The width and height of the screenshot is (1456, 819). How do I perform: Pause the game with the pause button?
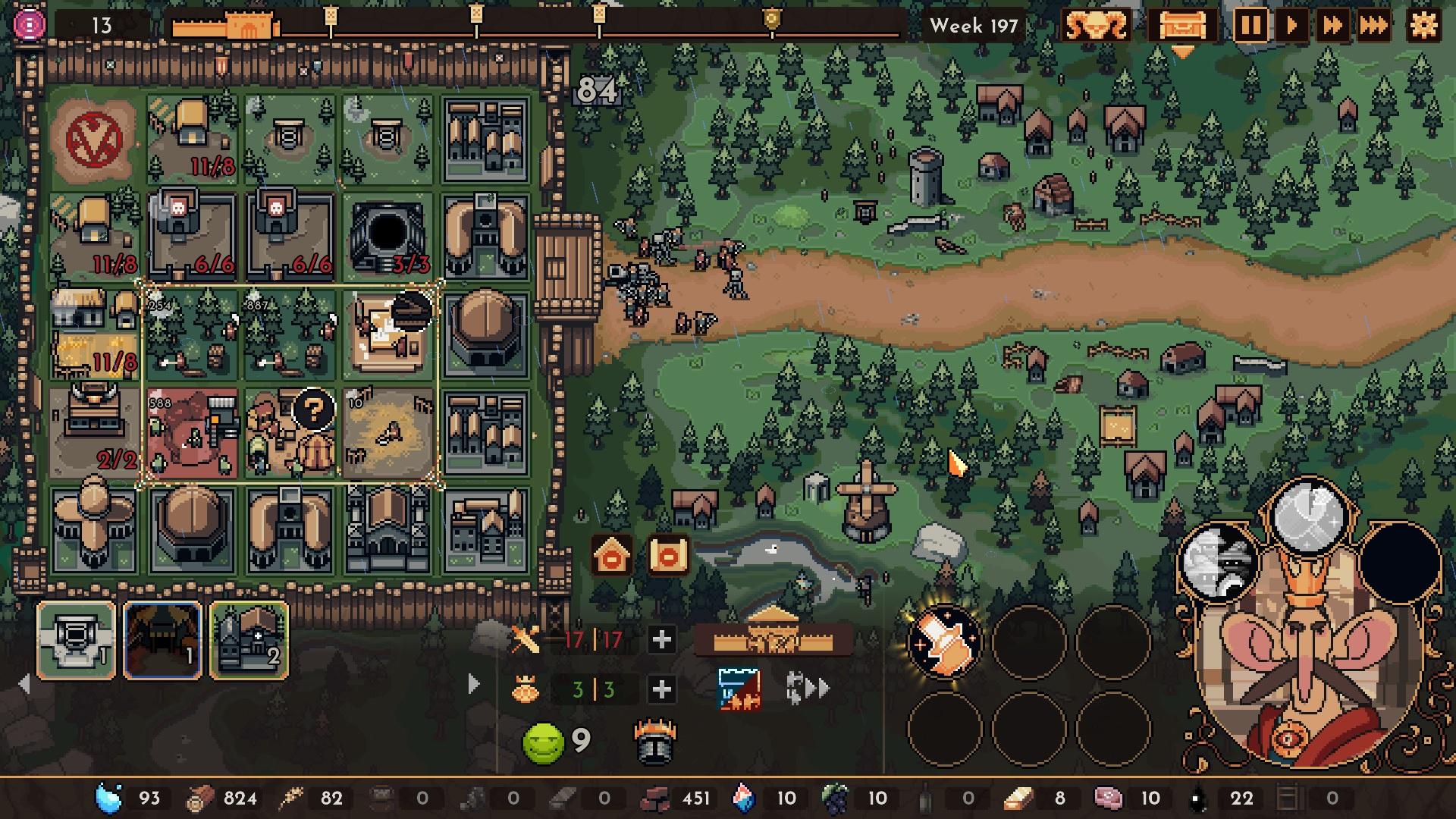(x=1250, y=27)
